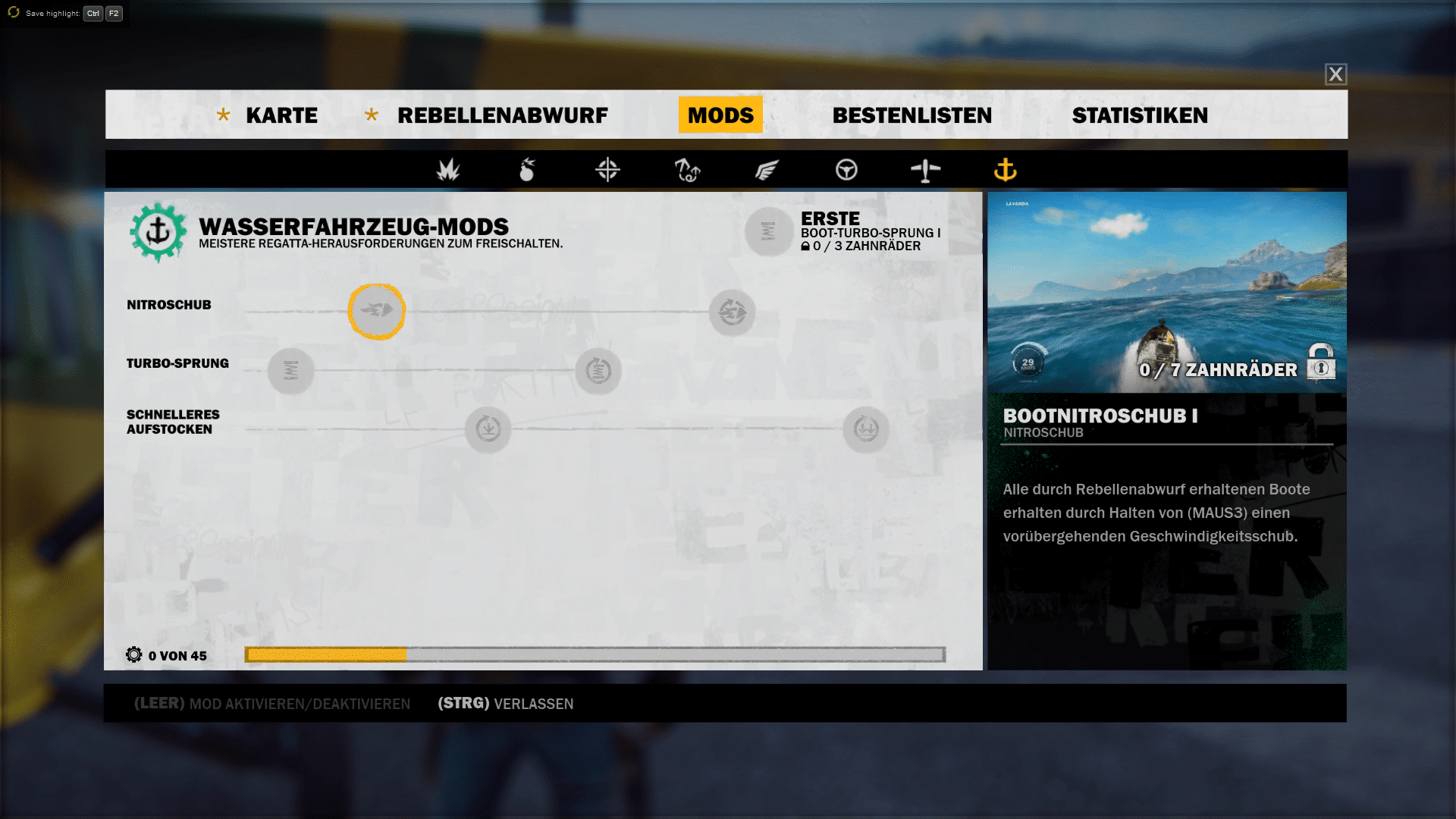The image size is (1456, 819).
Task: Select the steering wheel vehicle mods category
Action: (846, 170)
